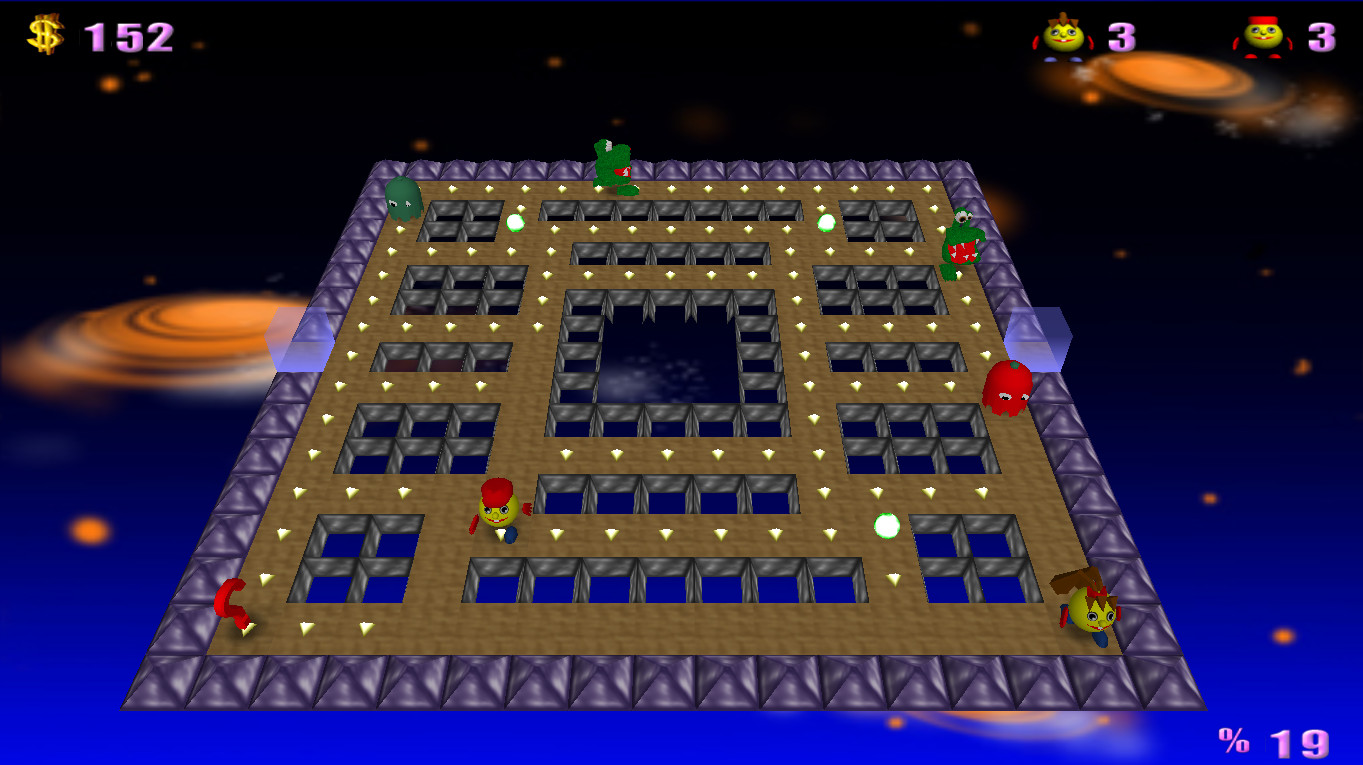The width and height of the screenshot is (1363, 765).
Task: Activate the power pellet near the top-left corridor
Action: [516, 221]
